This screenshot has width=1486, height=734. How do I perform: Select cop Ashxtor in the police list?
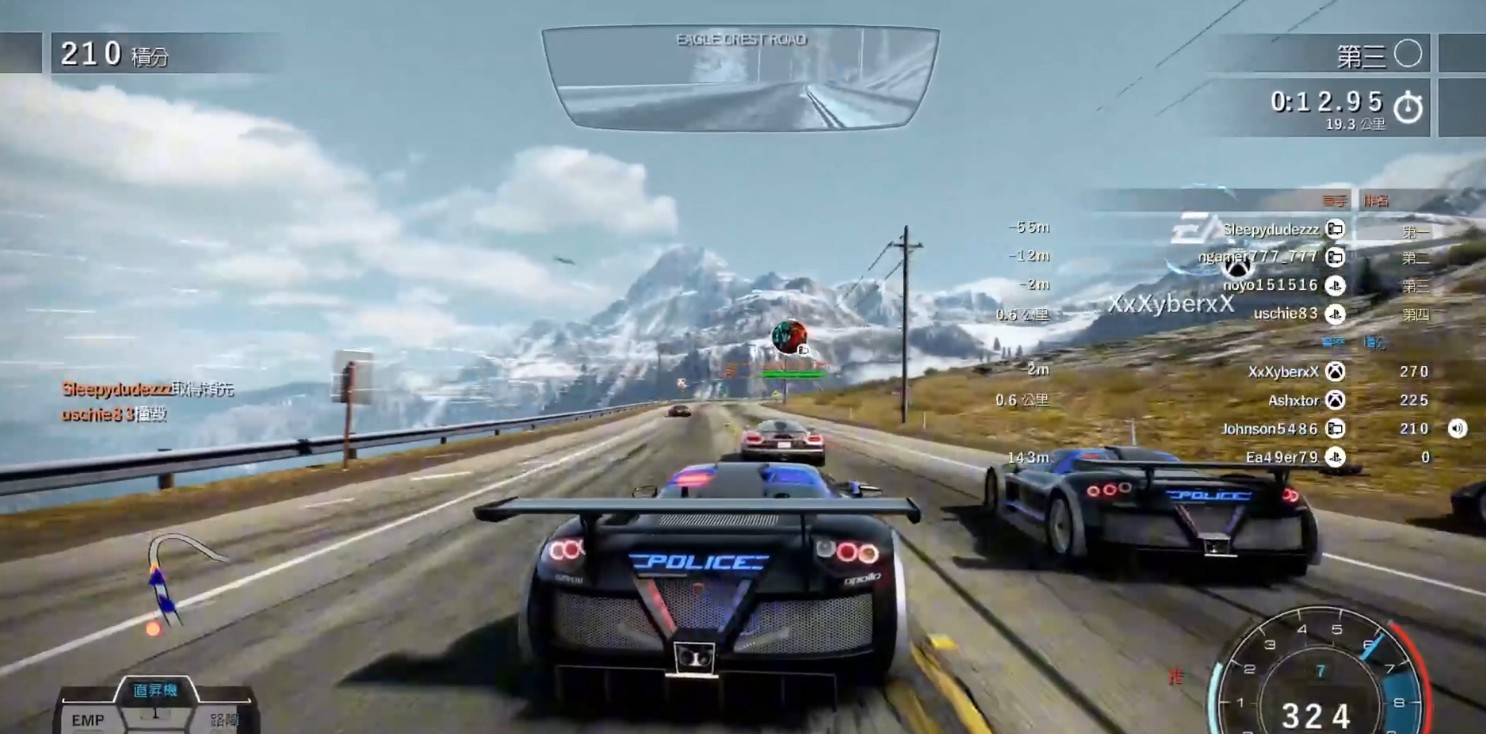pos(1293,400)
